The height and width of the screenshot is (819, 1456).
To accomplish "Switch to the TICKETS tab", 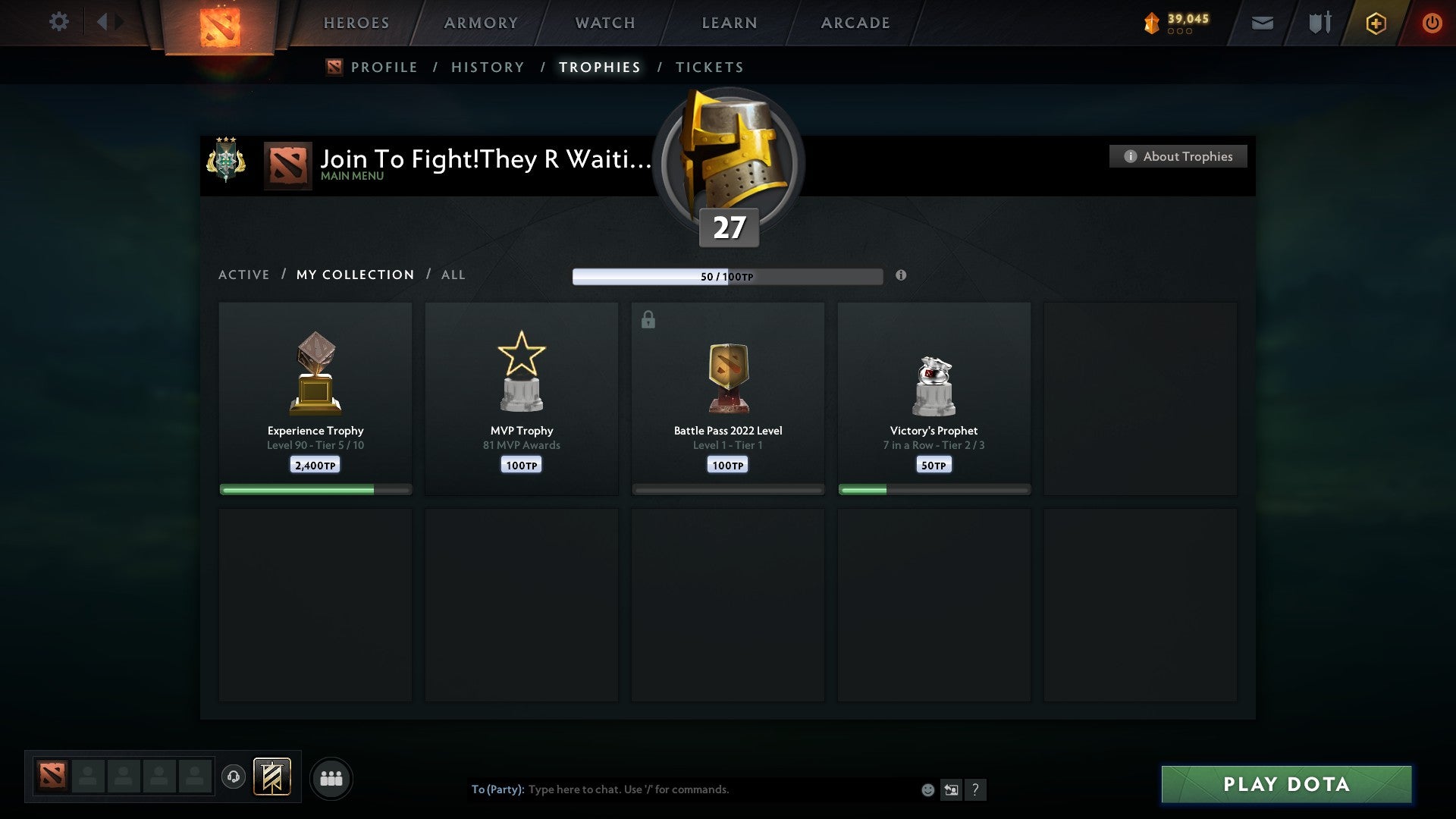I will 709,67.
